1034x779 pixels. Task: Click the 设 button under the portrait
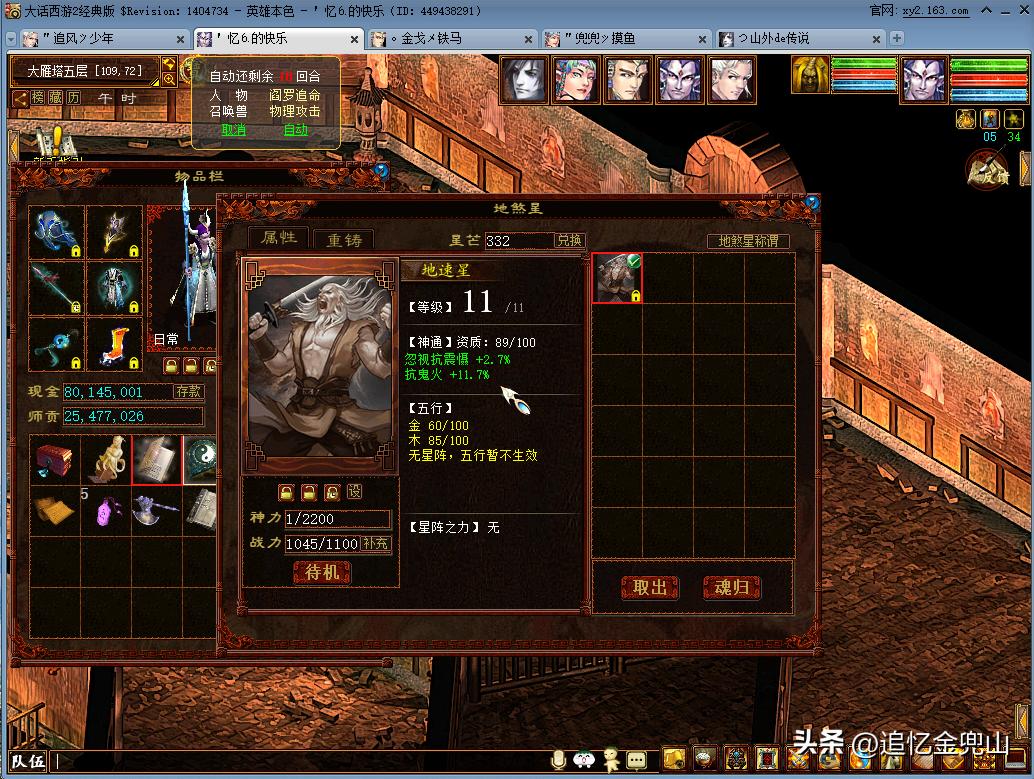click(x=354, y=492)
